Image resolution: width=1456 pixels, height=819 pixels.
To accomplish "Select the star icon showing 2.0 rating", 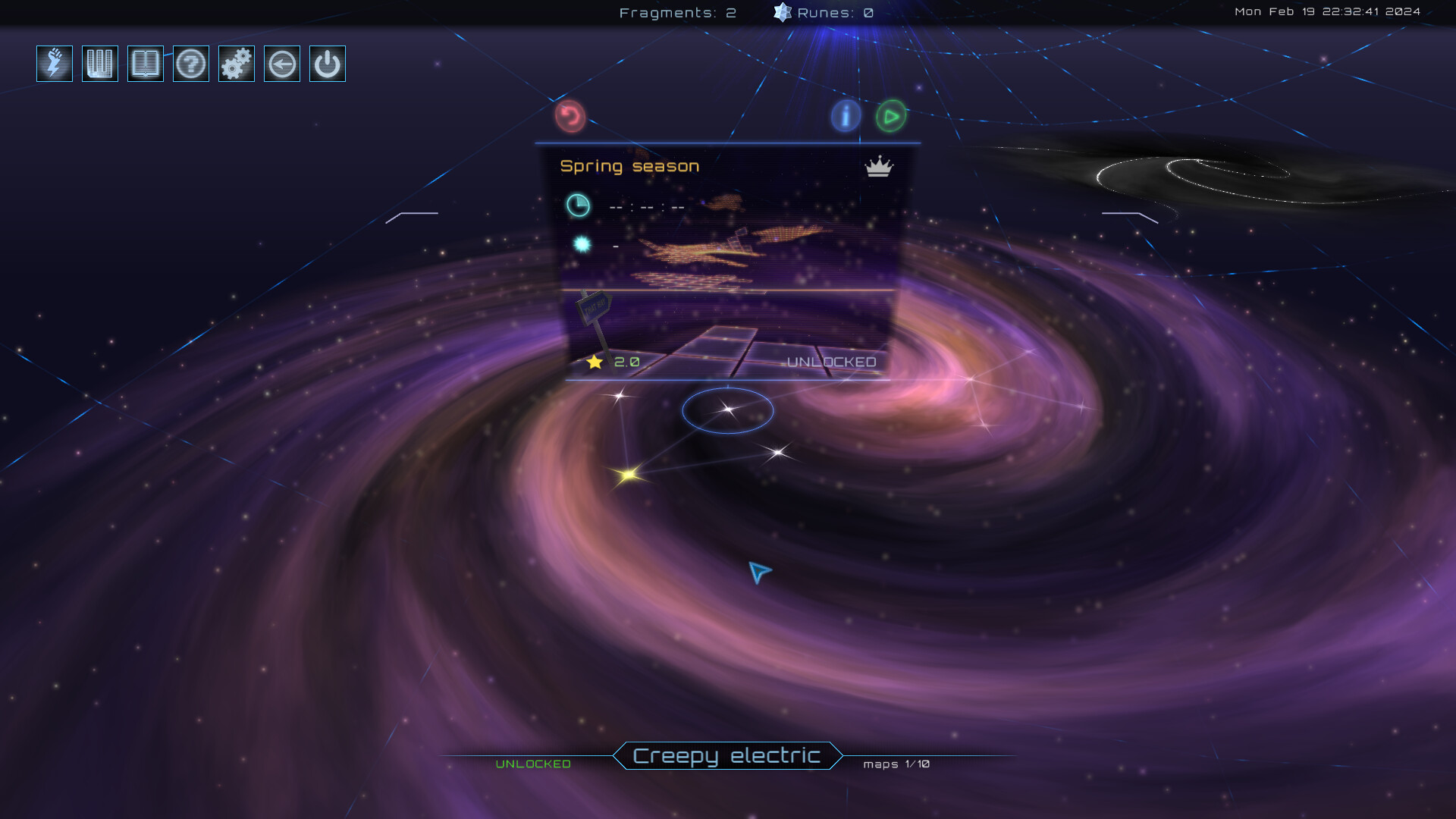I will click(595, 362).
